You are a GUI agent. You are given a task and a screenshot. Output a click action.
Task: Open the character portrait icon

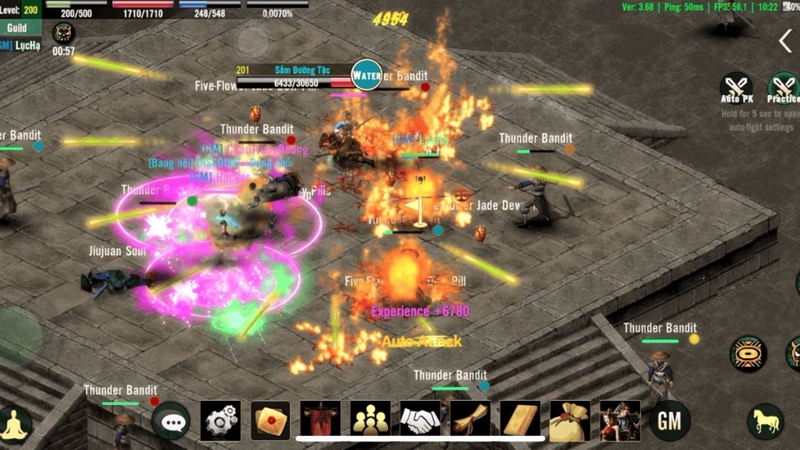(x=620, y=421)
